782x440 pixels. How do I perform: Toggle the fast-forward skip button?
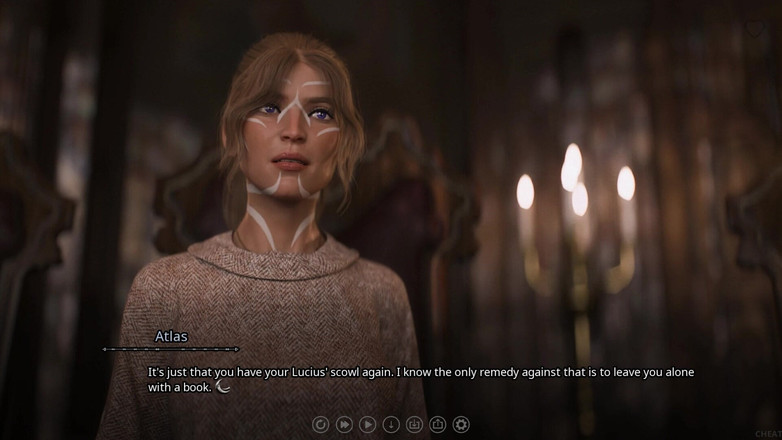[x=344, y=424]
